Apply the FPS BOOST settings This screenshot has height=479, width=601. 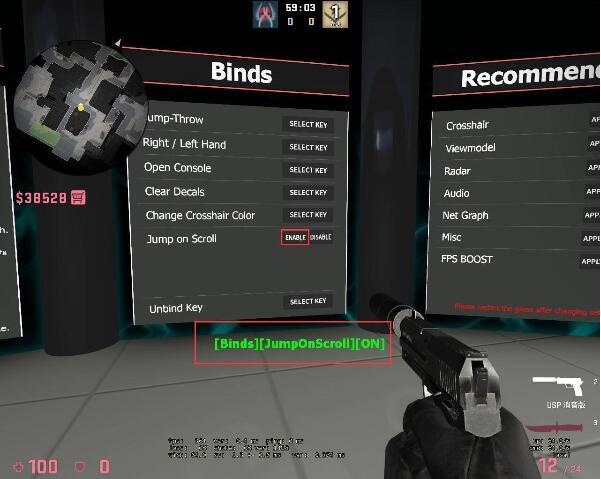tap(592, 261)
